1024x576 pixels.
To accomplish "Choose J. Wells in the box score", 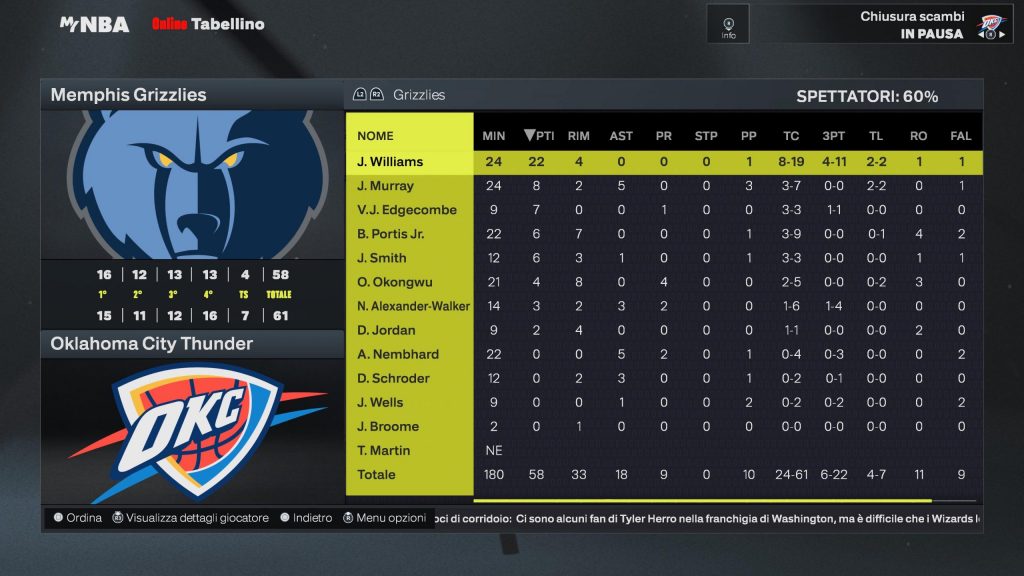I will [380, 402].
